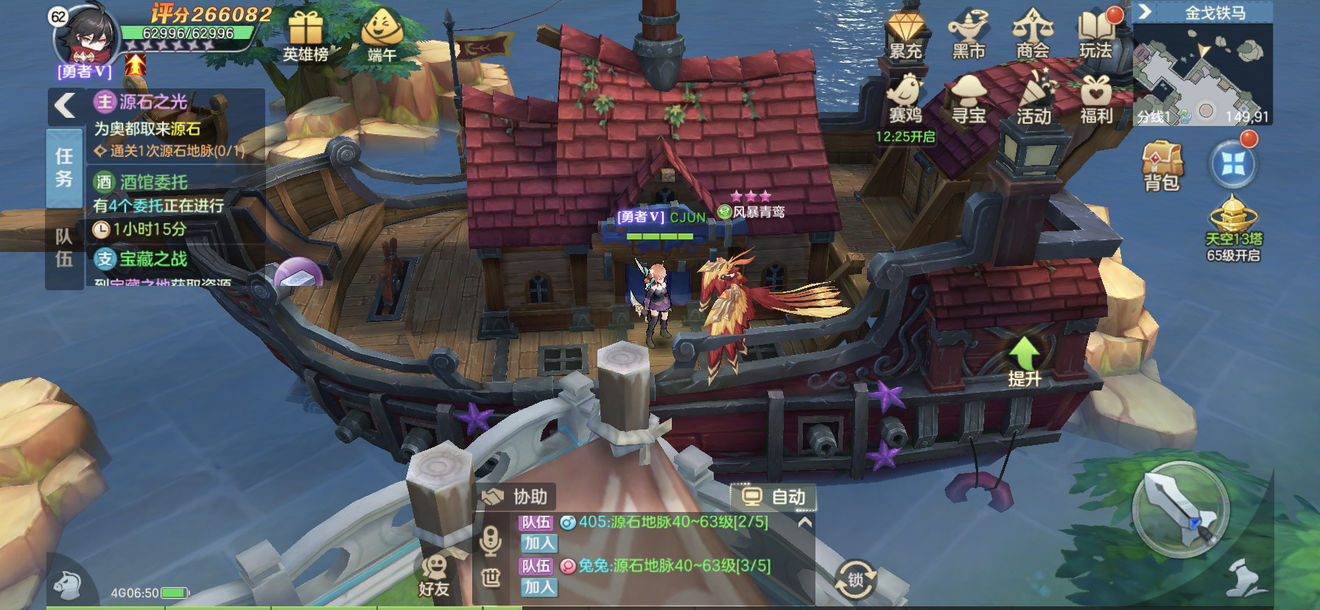
Task: Open the 赛鸡 chicken race event
Action: 904,98
